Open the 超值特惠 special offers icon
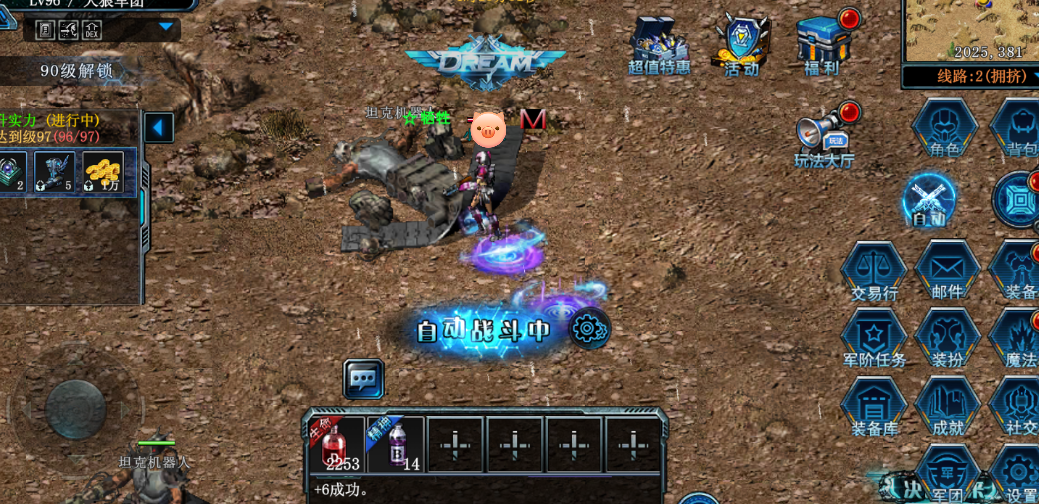Viewport: 1039px width, 504px height. tap(659, 45)
